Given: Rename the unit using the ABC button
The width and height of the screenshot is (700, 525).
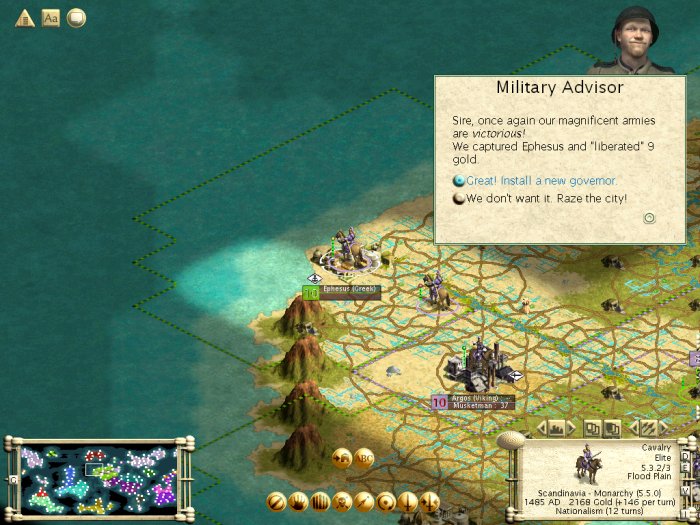Looking at the screenshot, I should (x=364, y=458).
